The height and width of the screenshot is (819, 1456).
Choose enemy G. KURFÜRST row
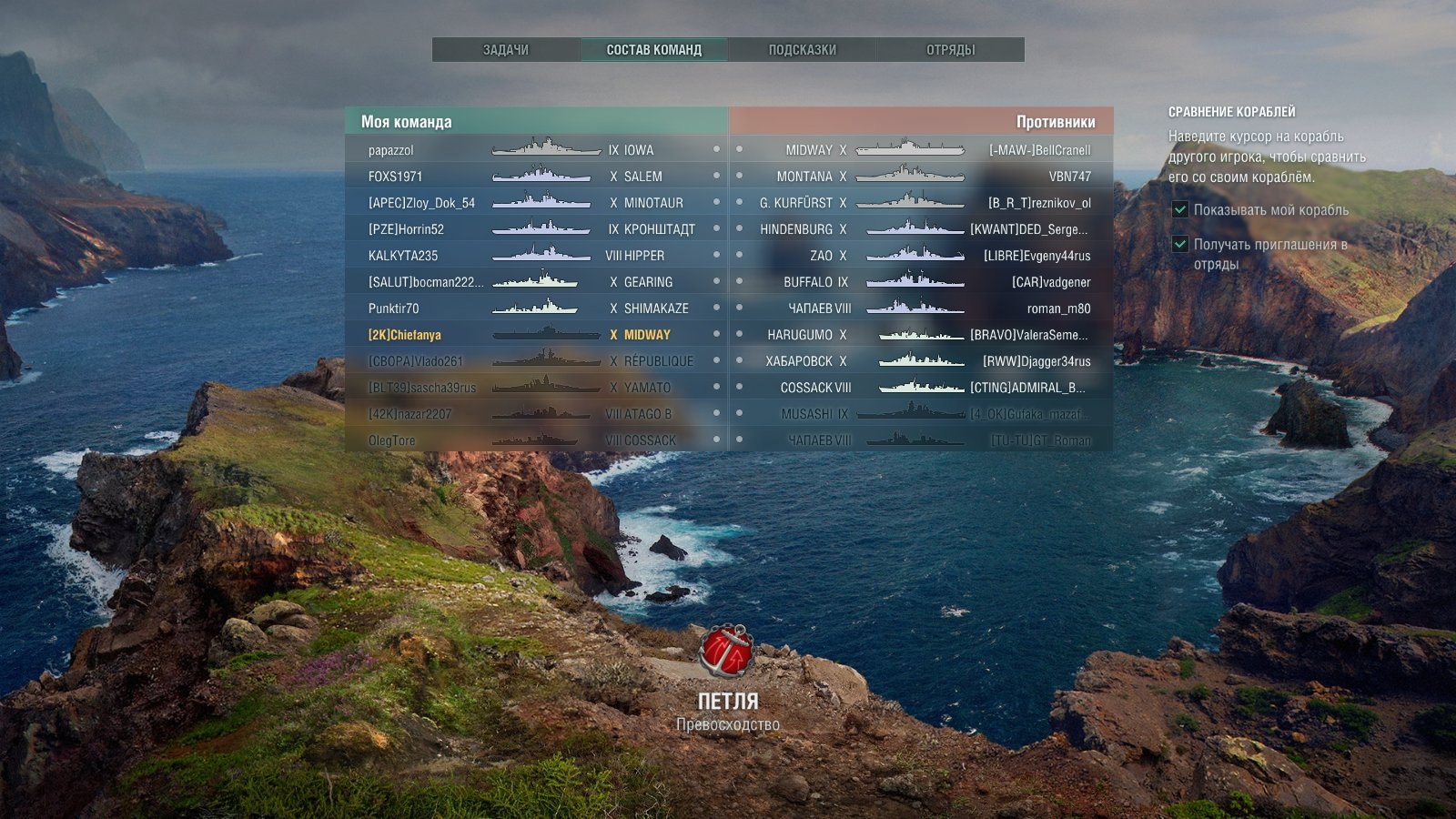(x=921, y=203)
